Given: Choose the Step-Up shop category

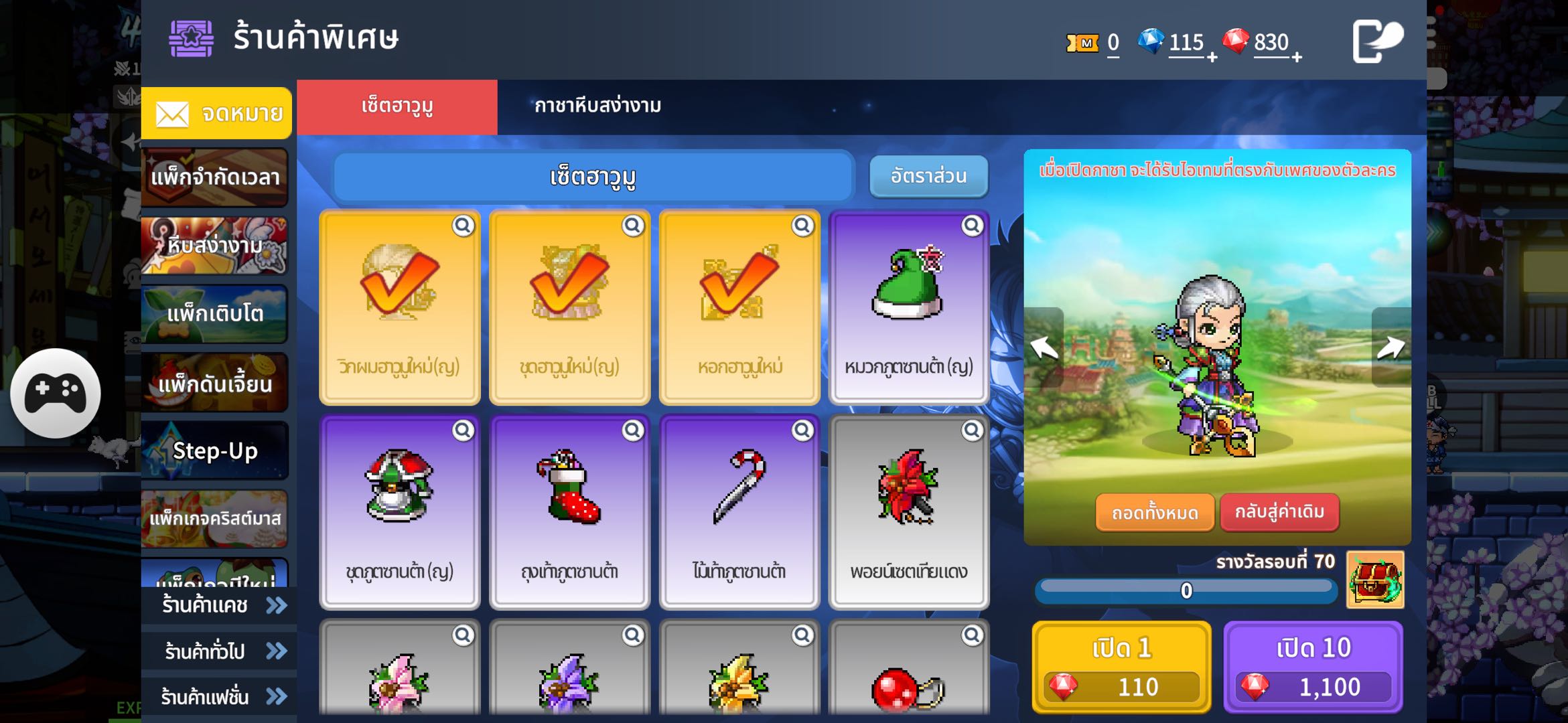Looking at the screenshot, I should click(x=215, y=451).
